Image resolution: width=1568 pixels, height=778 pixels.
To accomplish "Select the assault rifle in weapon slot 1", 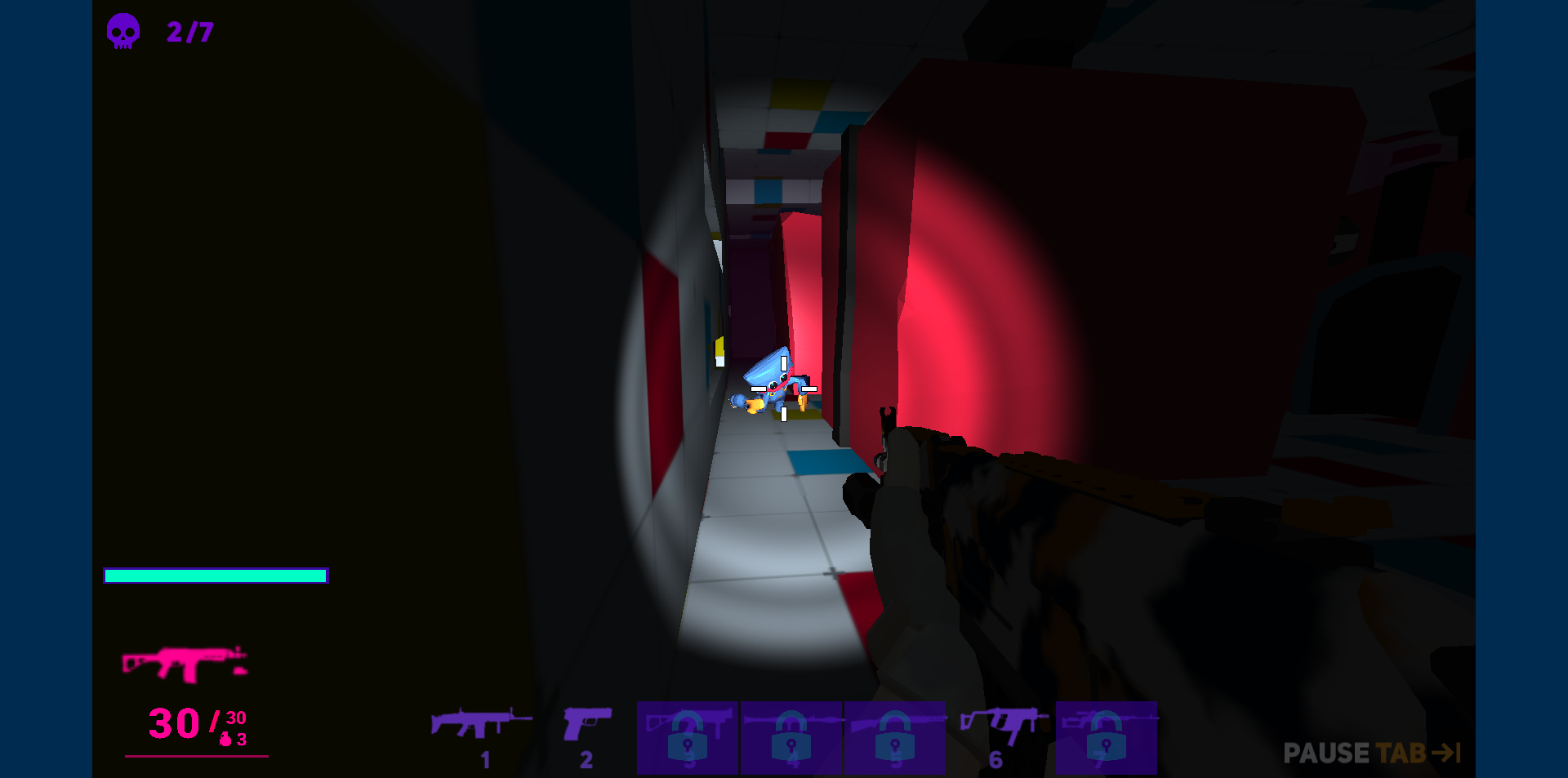I will click(480, 727).
